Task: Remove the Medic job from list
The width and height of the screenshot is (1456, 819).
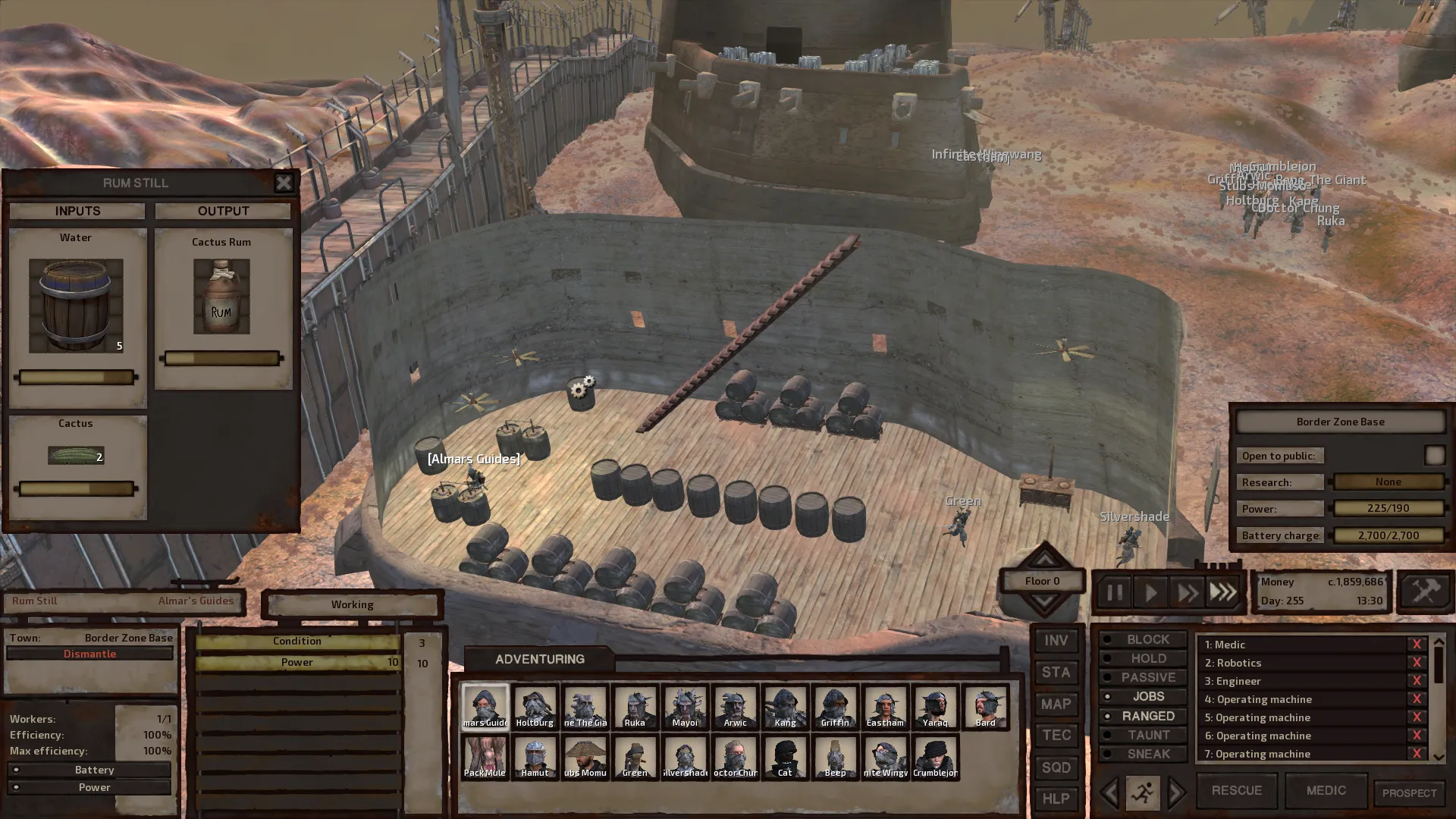Action: click(x=1416, y=645)
